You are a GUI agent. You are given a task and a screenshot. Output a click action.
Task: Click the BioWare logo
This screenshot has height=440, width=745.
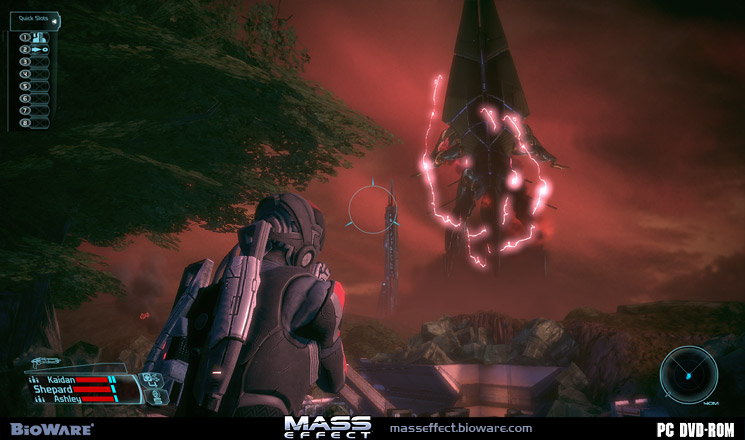tap(48, 428)
